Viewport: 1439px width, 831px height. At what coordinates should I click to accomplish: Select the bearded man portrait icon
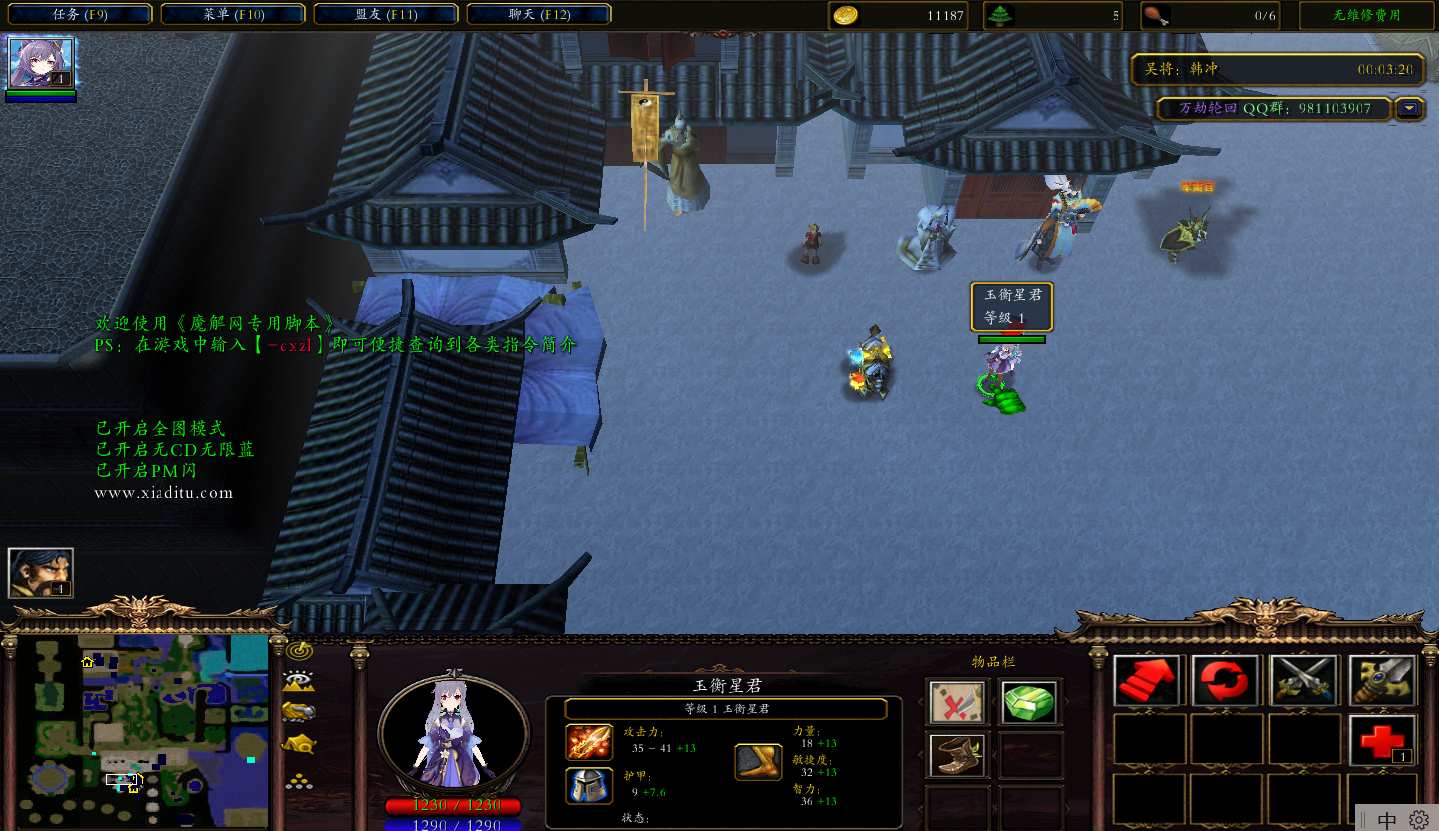click(41, 573)
